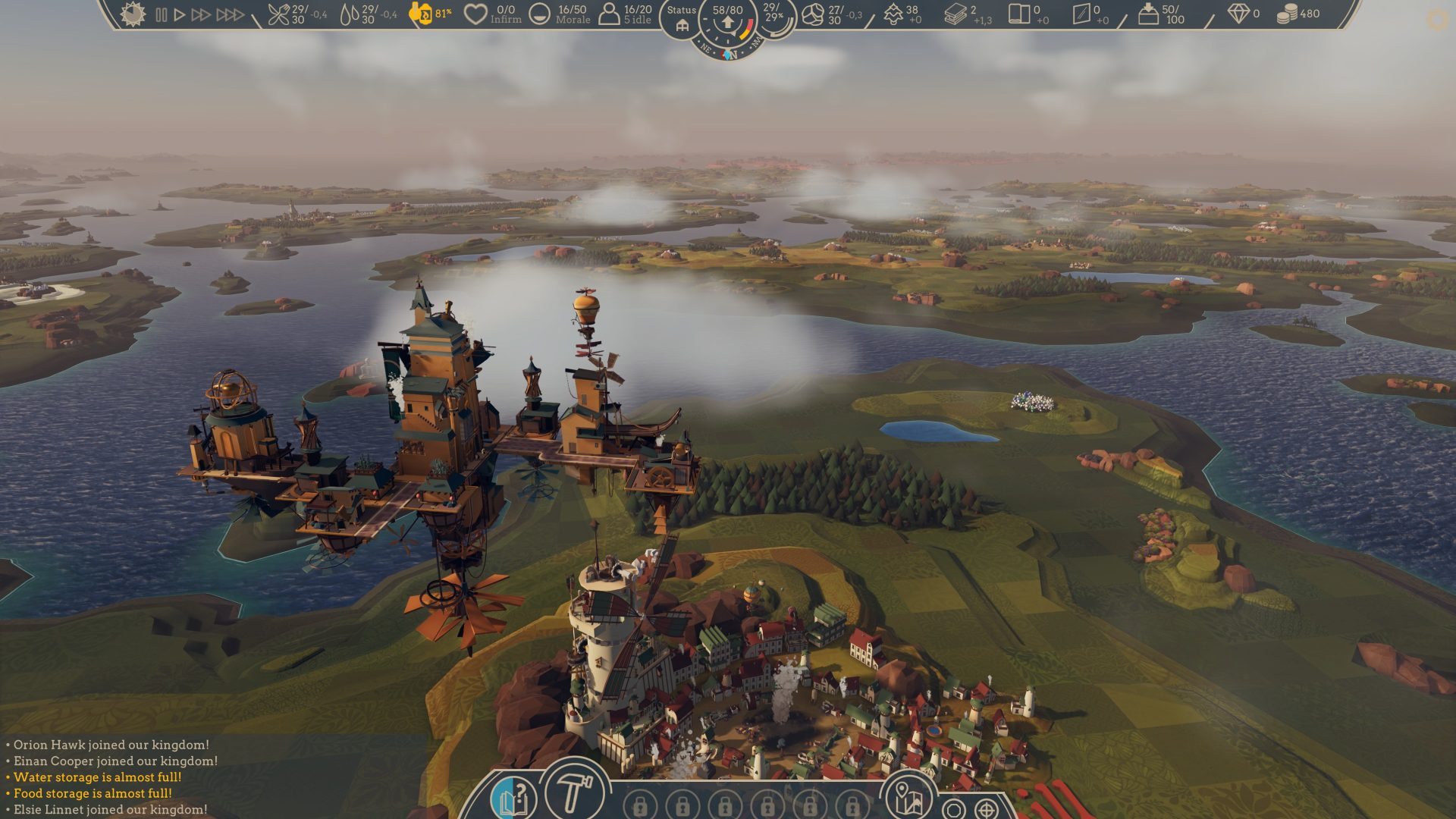
Task: Select the water droplets resource icon
Action: (350, 14)
